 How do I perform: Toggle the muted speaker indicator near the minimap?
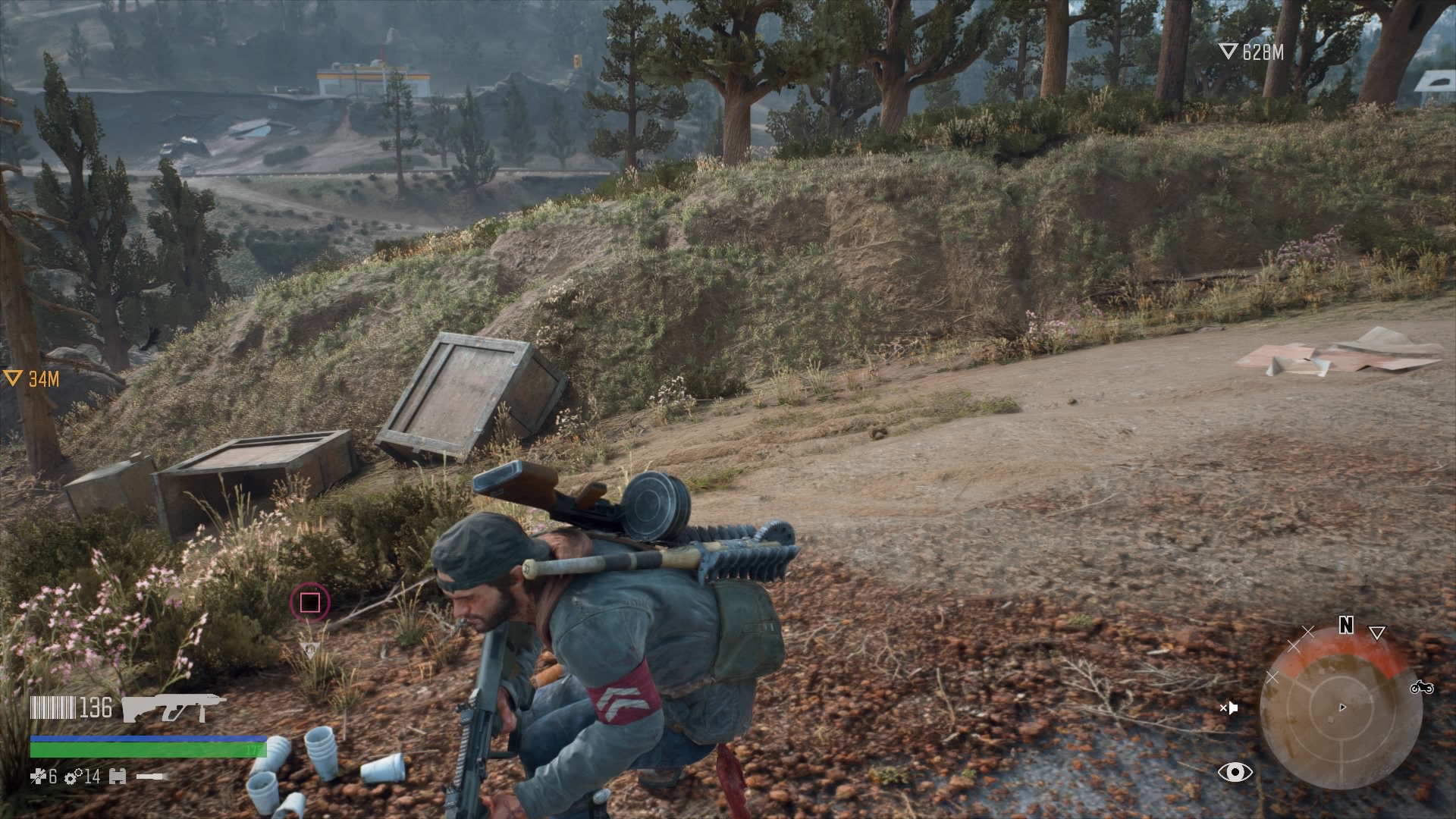[x=1230, y=708]
